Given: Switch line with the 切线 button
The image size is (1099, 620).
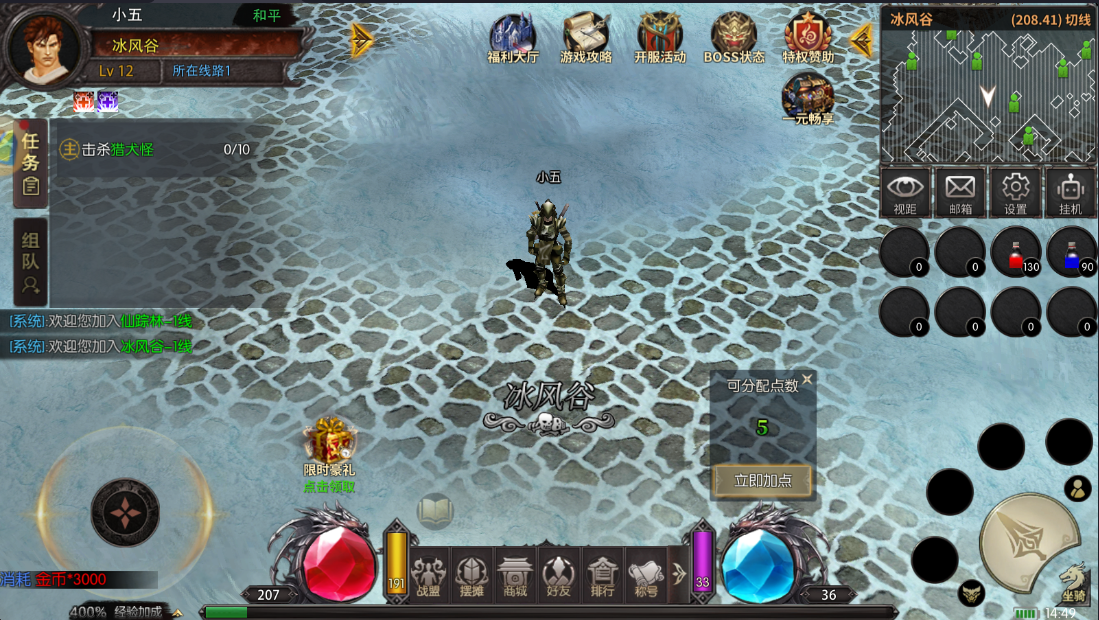Looking at the screenshot, I should pyautogui.click(x=1077, y=20).
